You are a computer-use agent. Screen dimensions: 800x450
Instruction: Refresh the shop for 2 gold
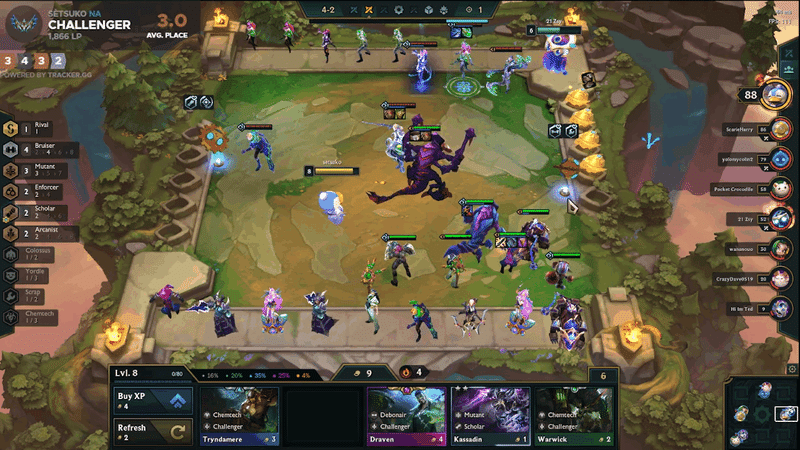[x=152, y=432]
